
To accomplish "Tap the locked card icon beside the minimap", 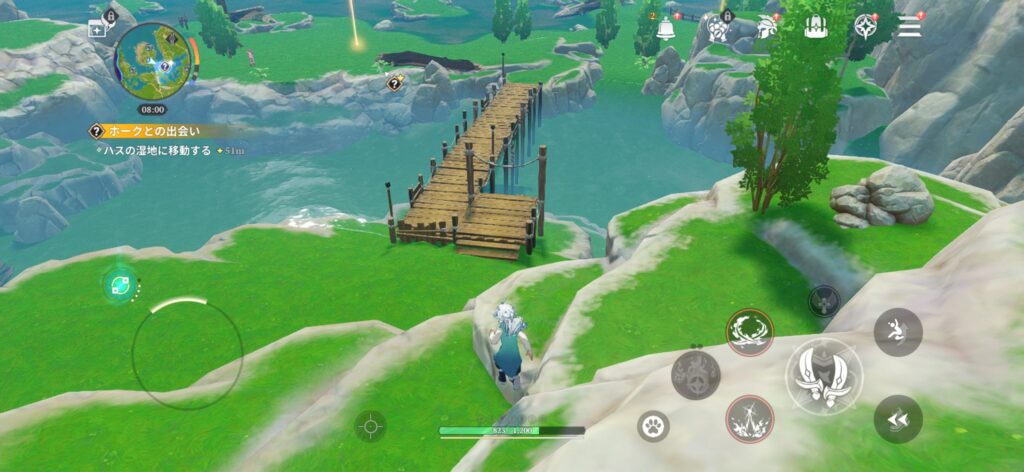I will click(x=102, y=29).
